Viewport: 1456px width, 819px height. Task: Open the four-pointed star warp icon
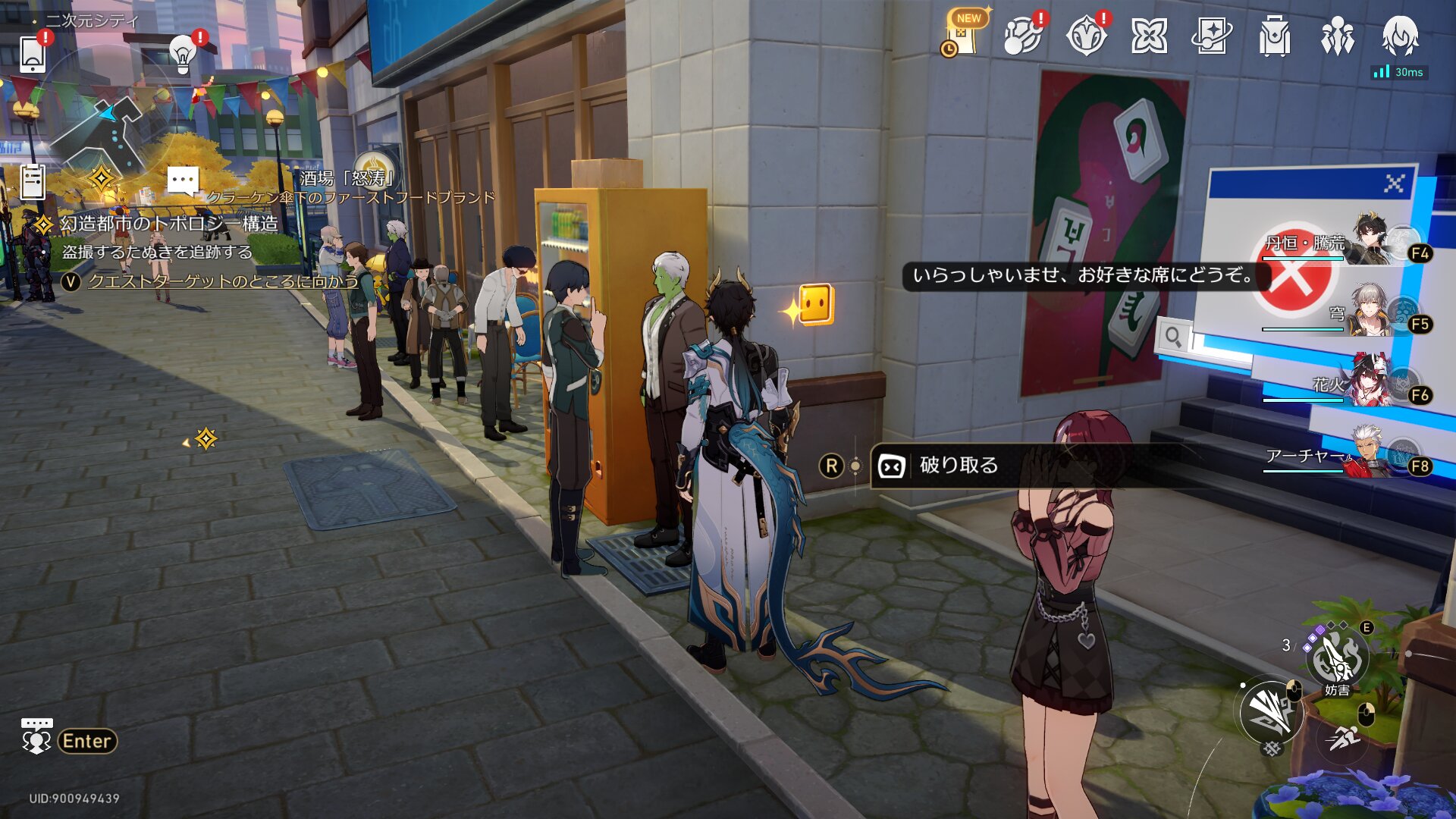point(1149,36)
